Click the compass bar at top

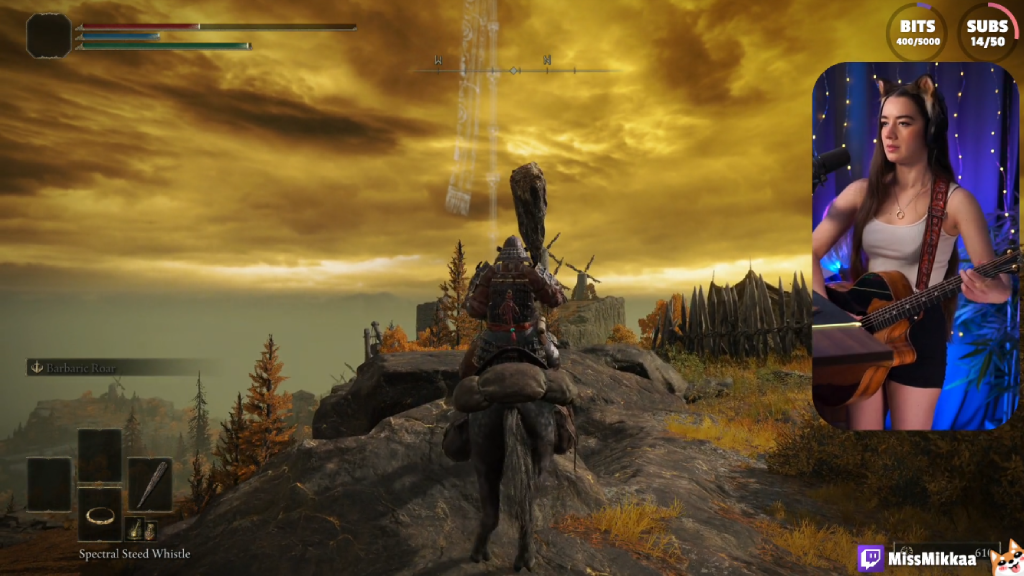coord(514,70)
